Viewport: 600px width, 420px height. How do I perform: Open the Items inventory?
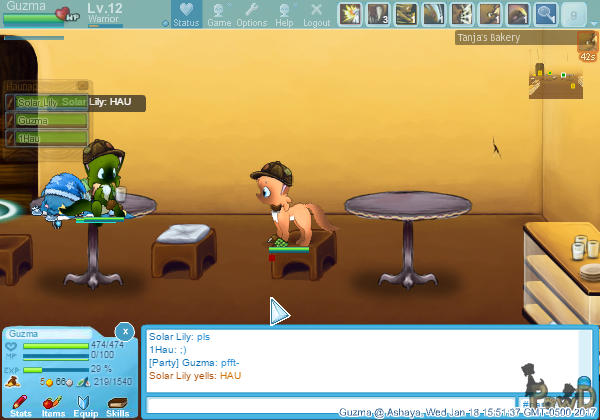tap(52, 404)
